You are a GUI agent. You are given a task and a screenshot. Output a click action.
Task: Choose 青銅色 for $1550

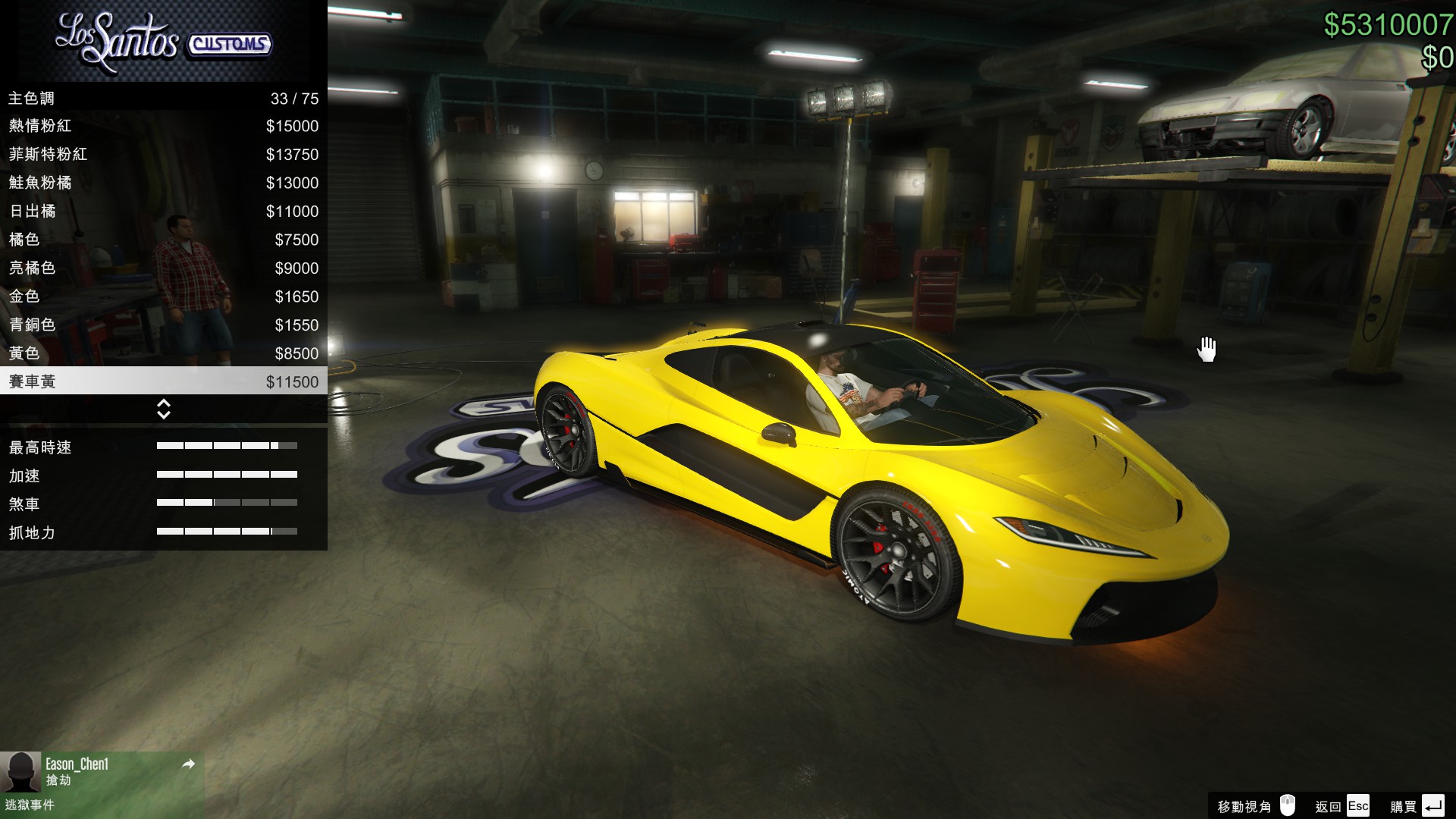163,325
